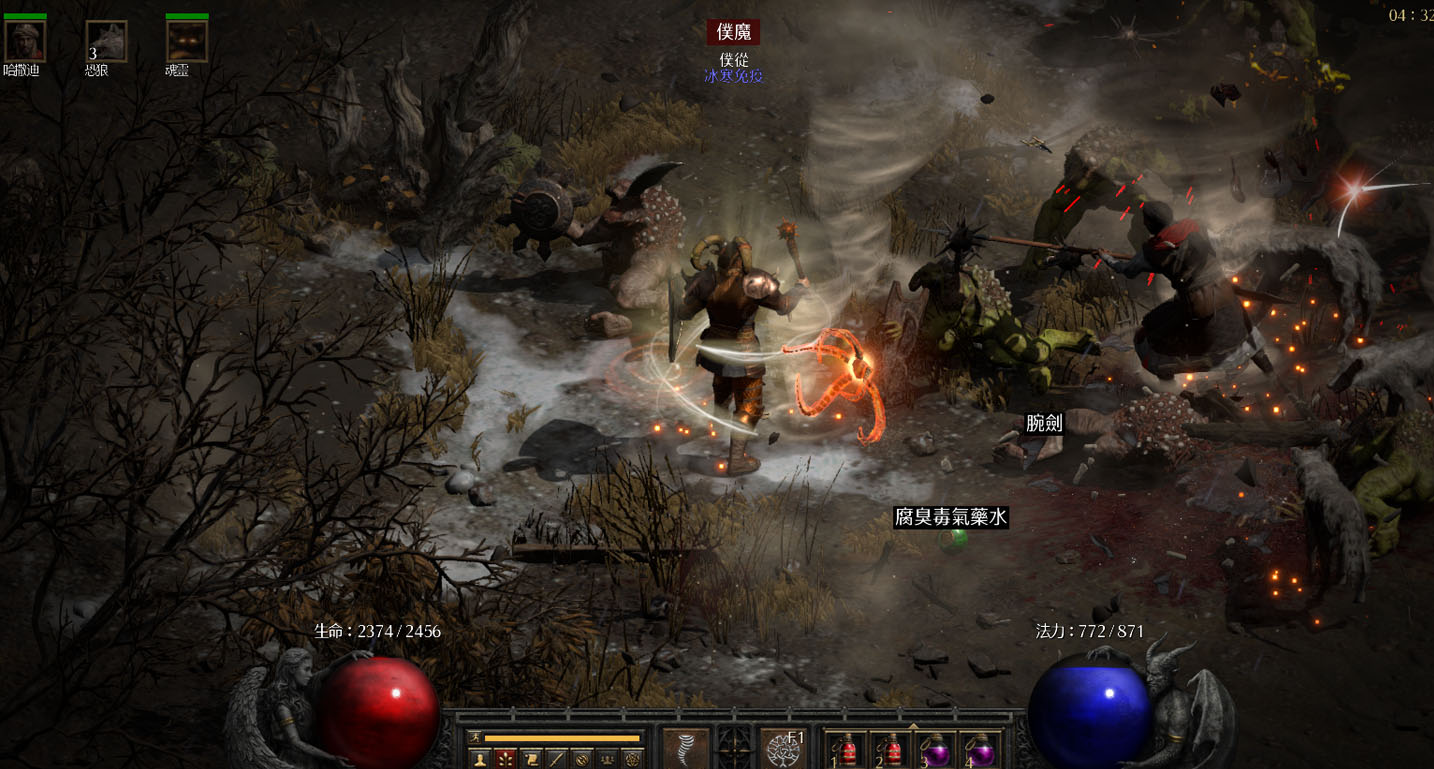Open the character stats panel button
This screenshot has width=1434, height=769.
pyautogui.click(x=480, y=759)
